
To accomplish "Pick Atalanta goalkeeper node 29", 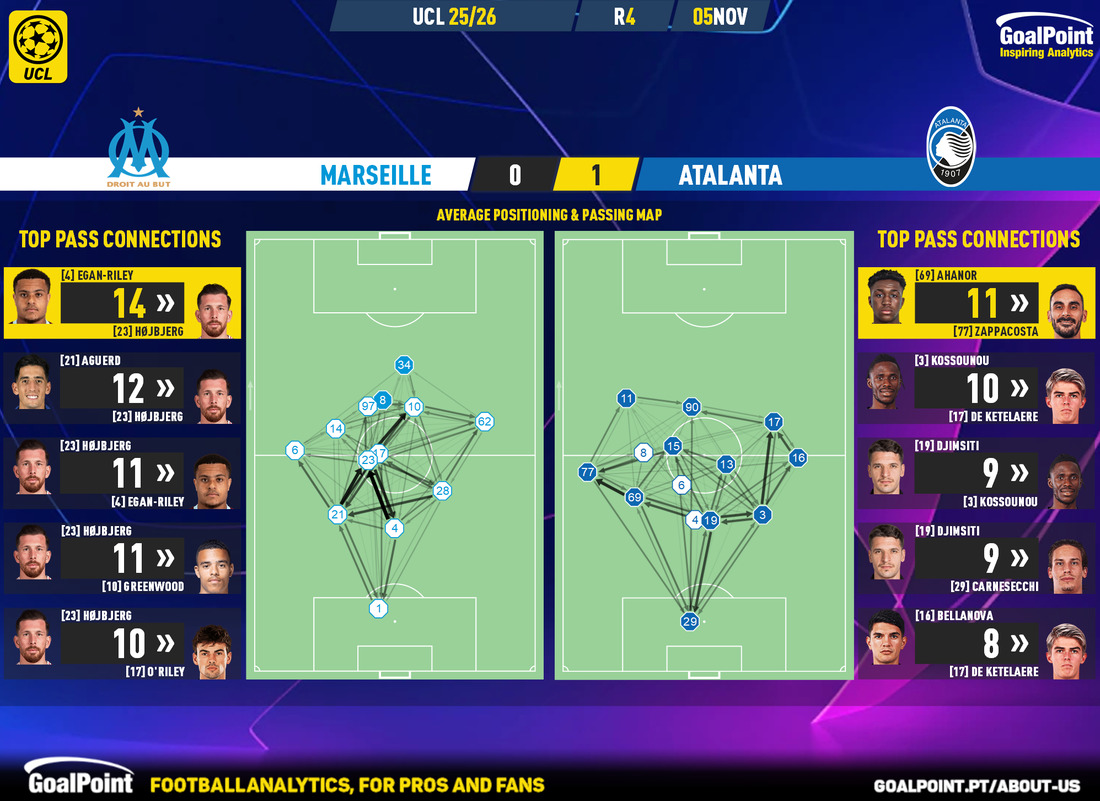I will click(690, 621).
